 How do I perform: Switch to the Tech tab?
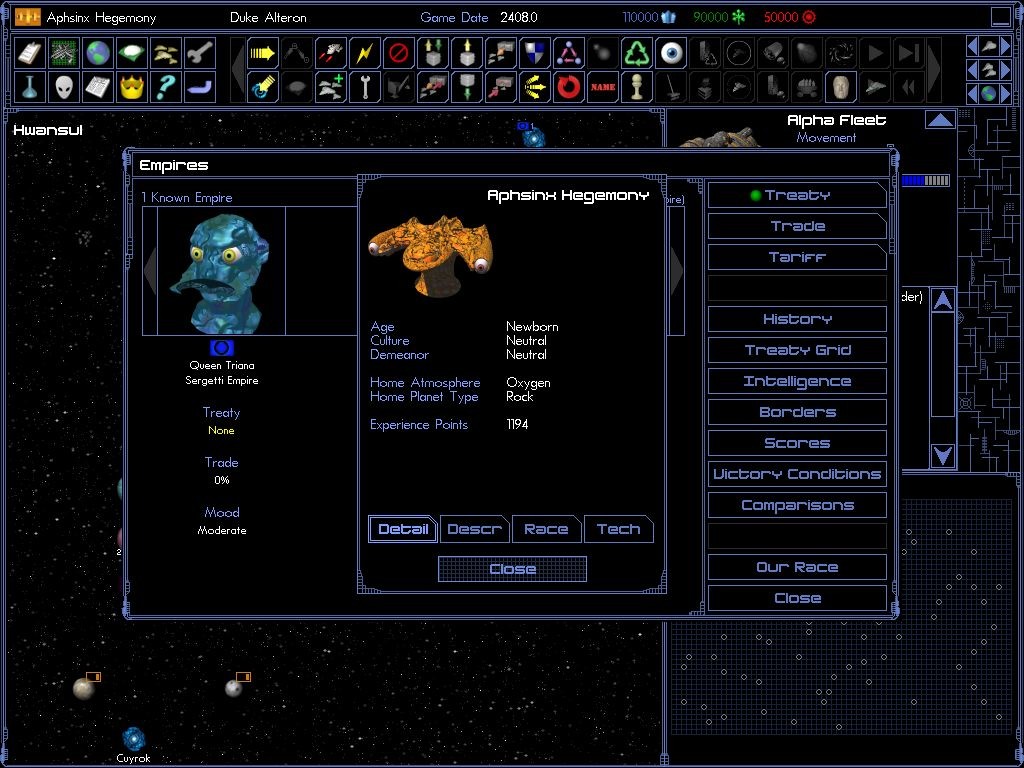618,529
